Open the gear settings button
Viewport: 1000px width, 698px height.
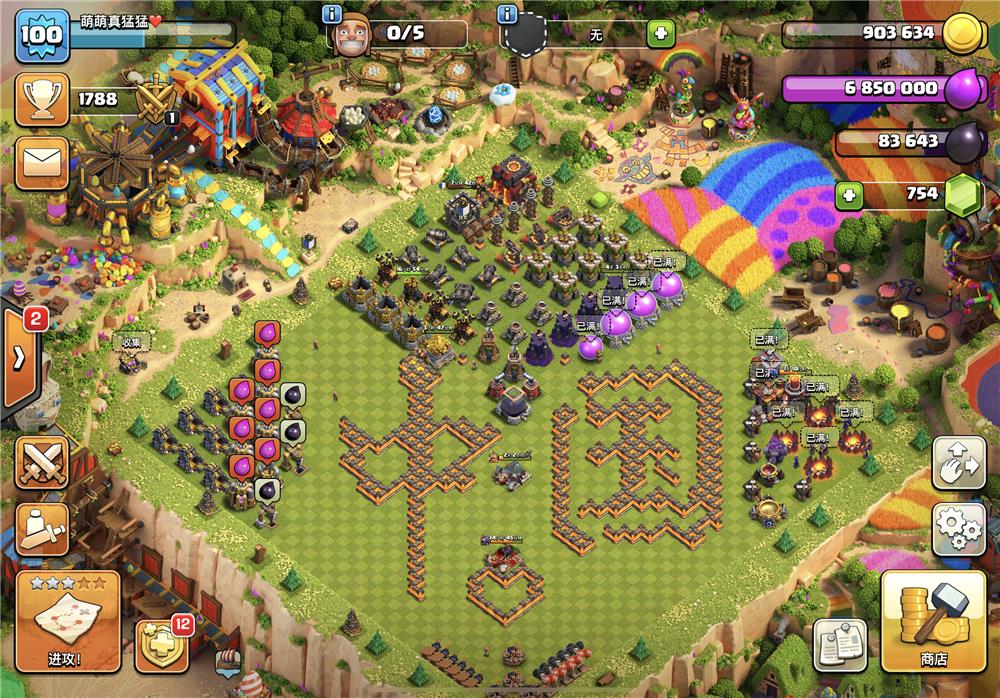[x=958, y=528]
